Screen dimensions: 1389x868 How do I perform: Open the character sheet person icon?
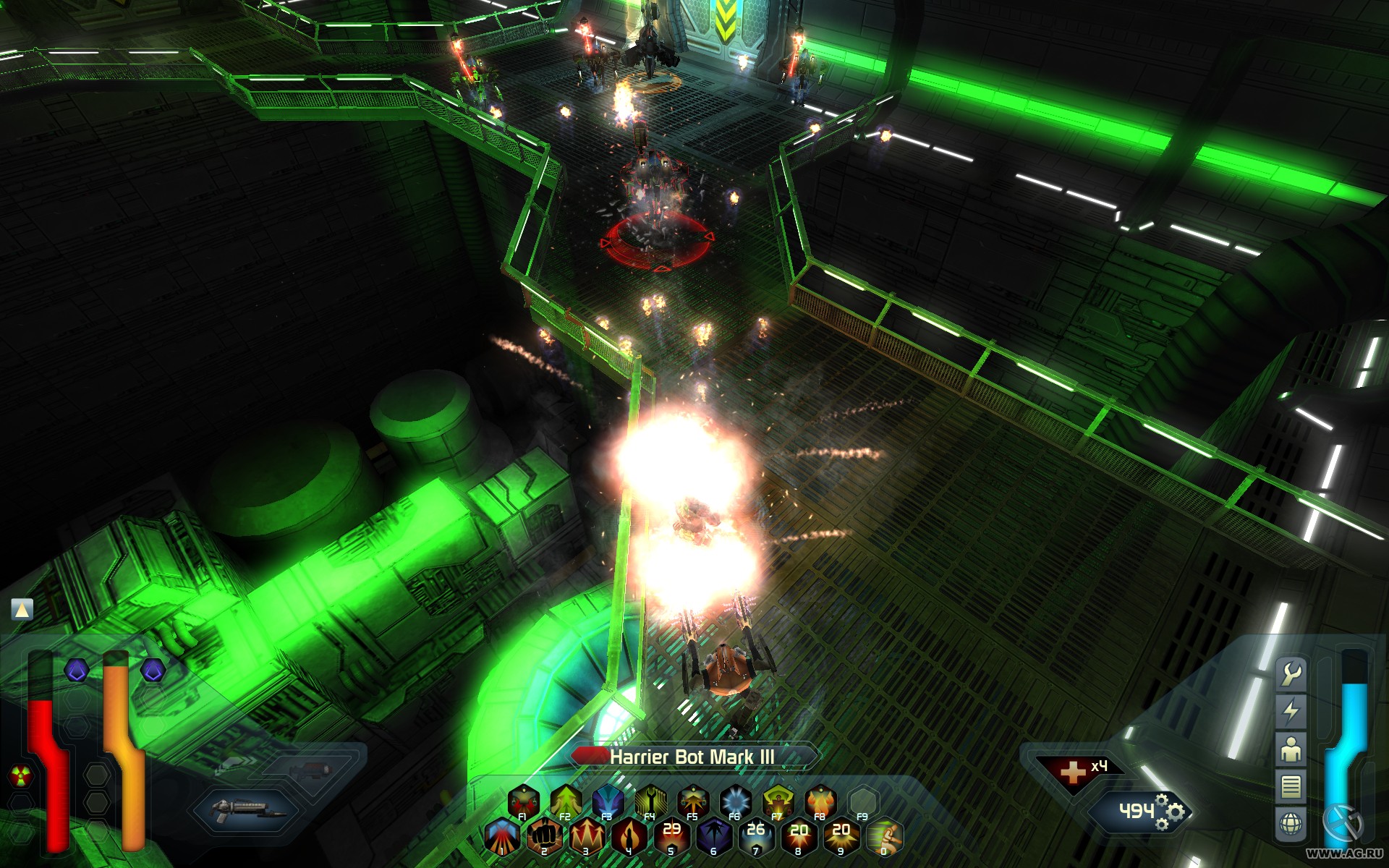click(1291, 749)
